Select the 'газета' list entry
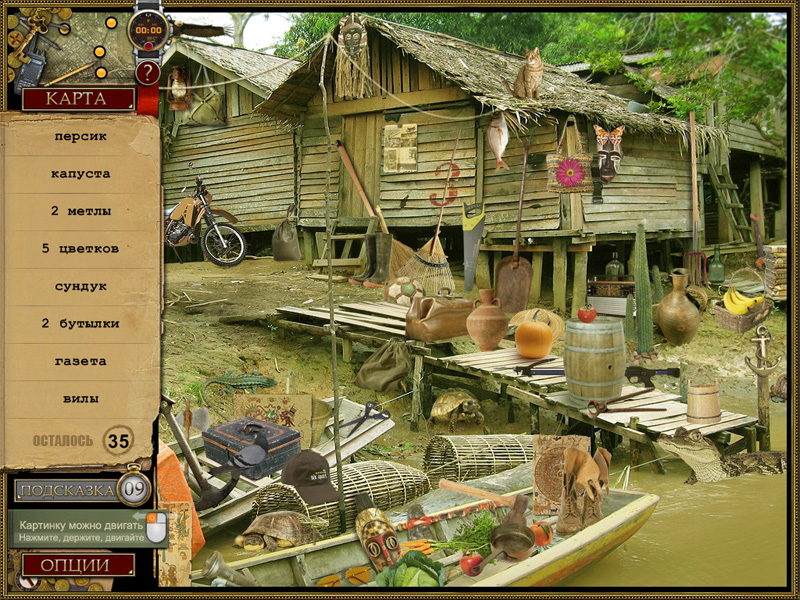 tap(80, 361)
